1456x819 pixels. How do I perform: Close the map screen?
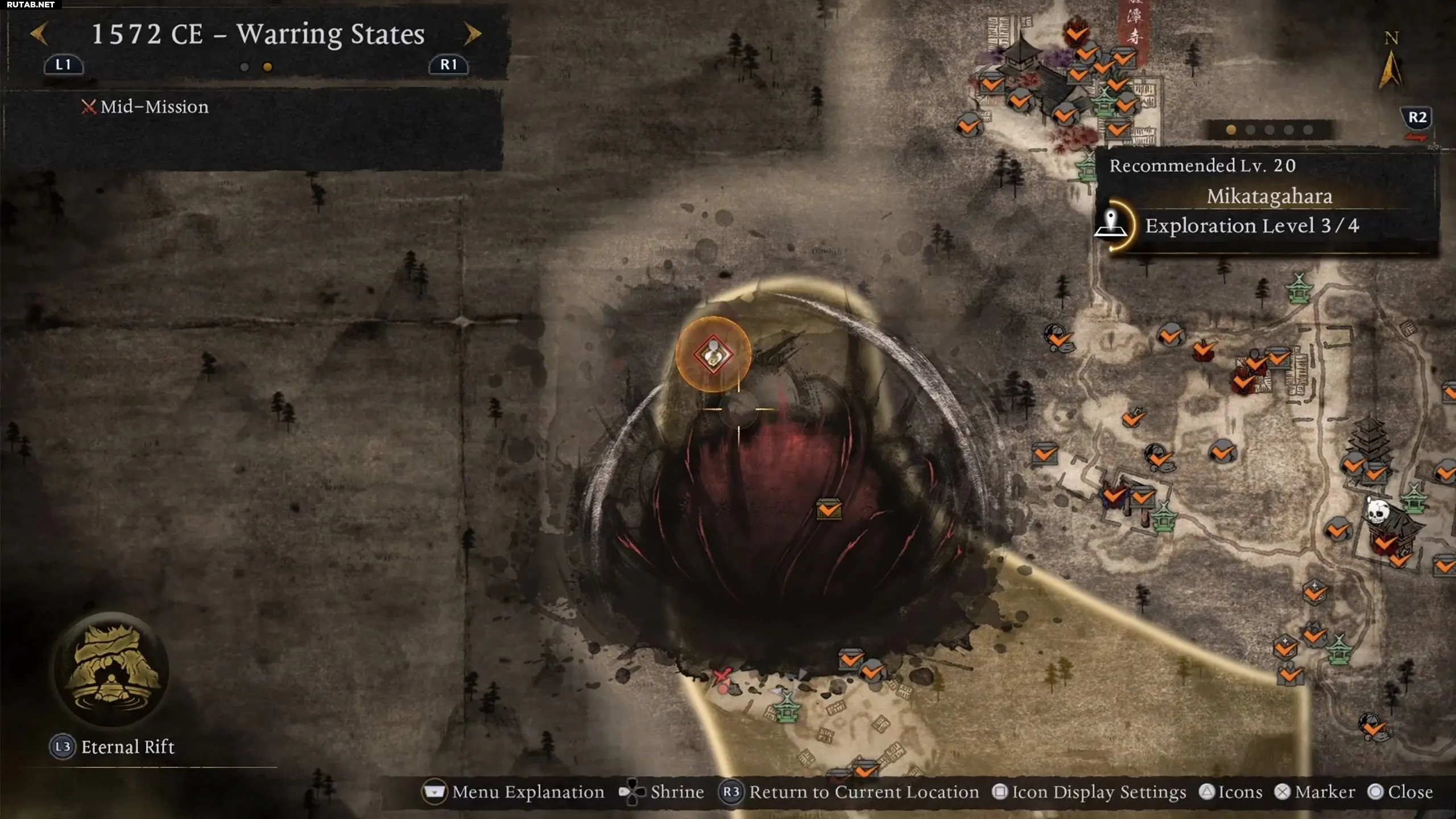1409,792
